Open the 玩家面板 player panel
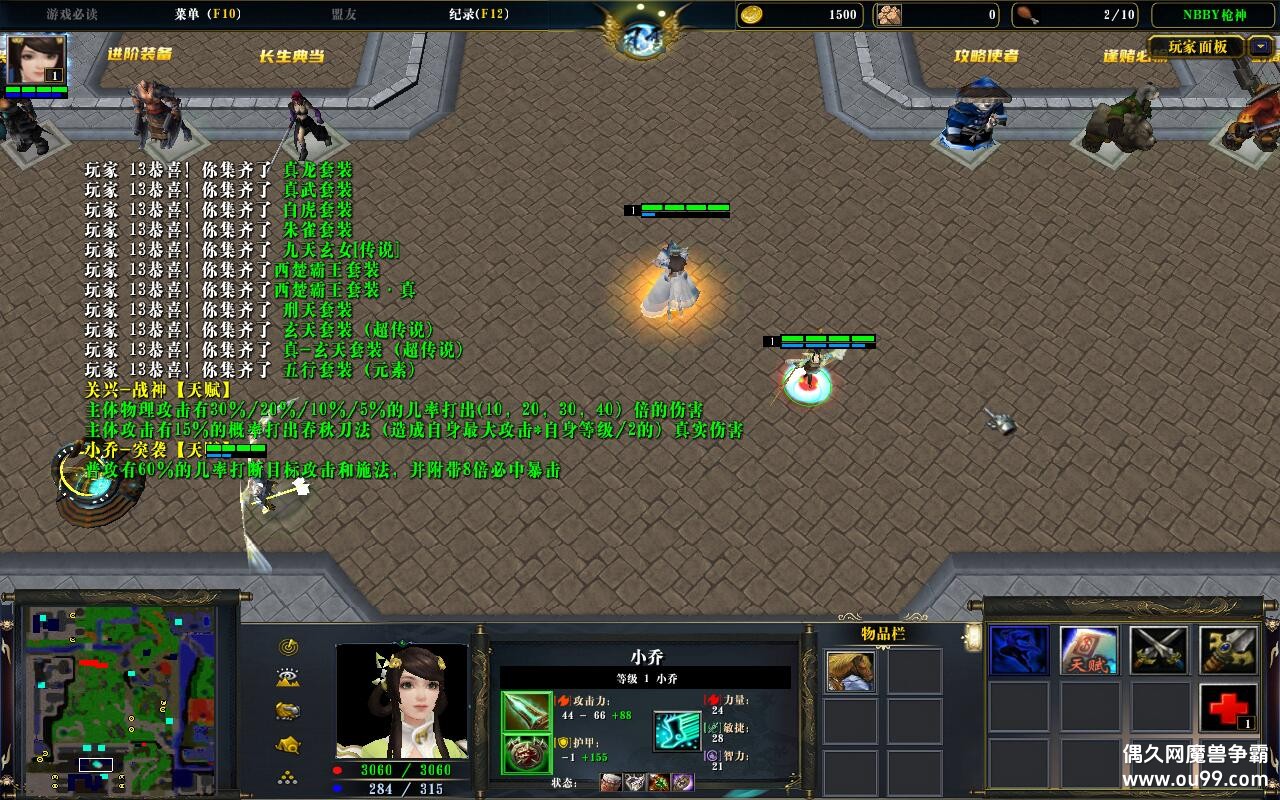This screenshot has width=1280, height=800. (x=1197, y=46)
